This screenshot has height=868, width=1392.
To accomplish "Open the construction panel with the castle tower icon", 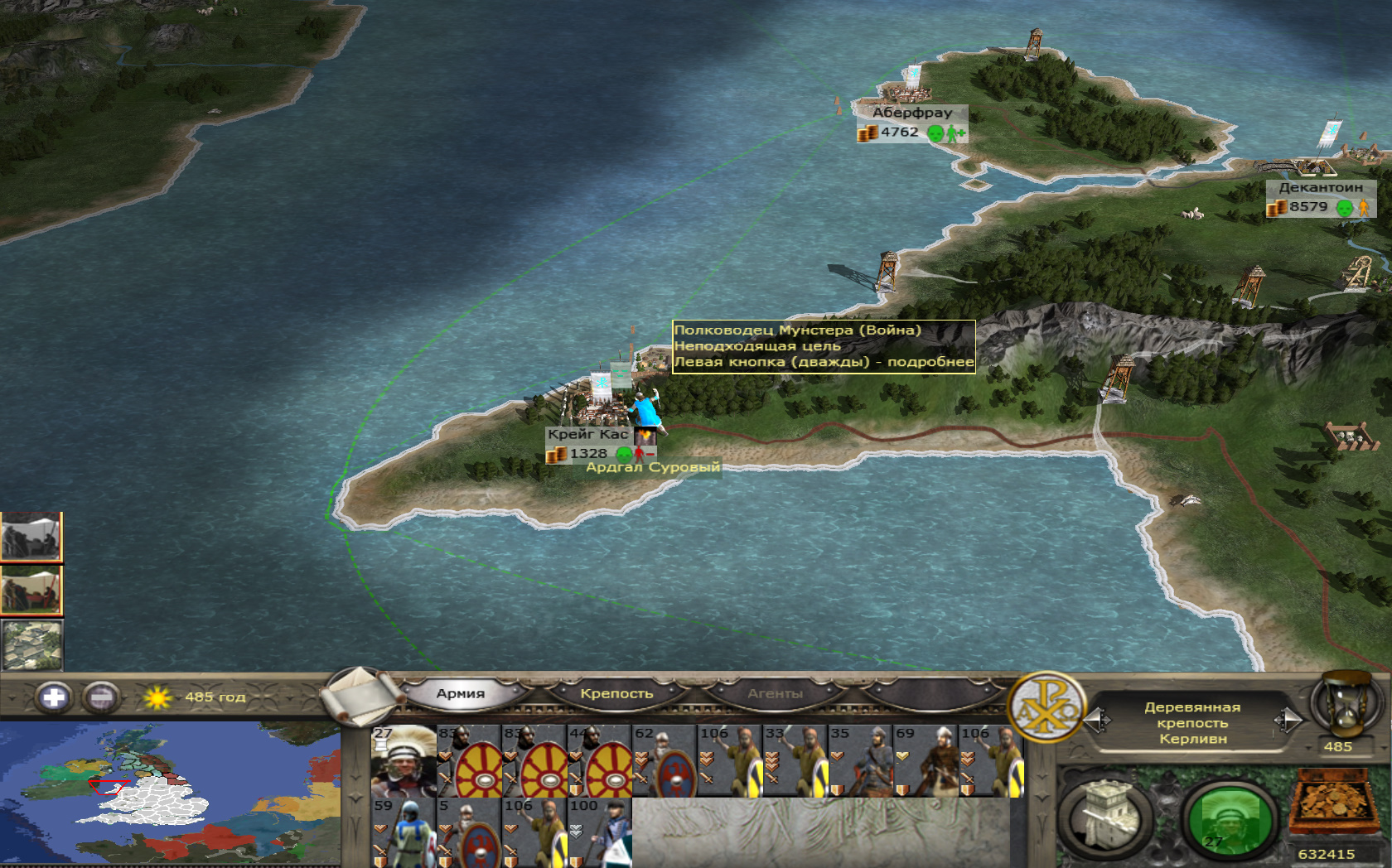I will click(1106, 817).
